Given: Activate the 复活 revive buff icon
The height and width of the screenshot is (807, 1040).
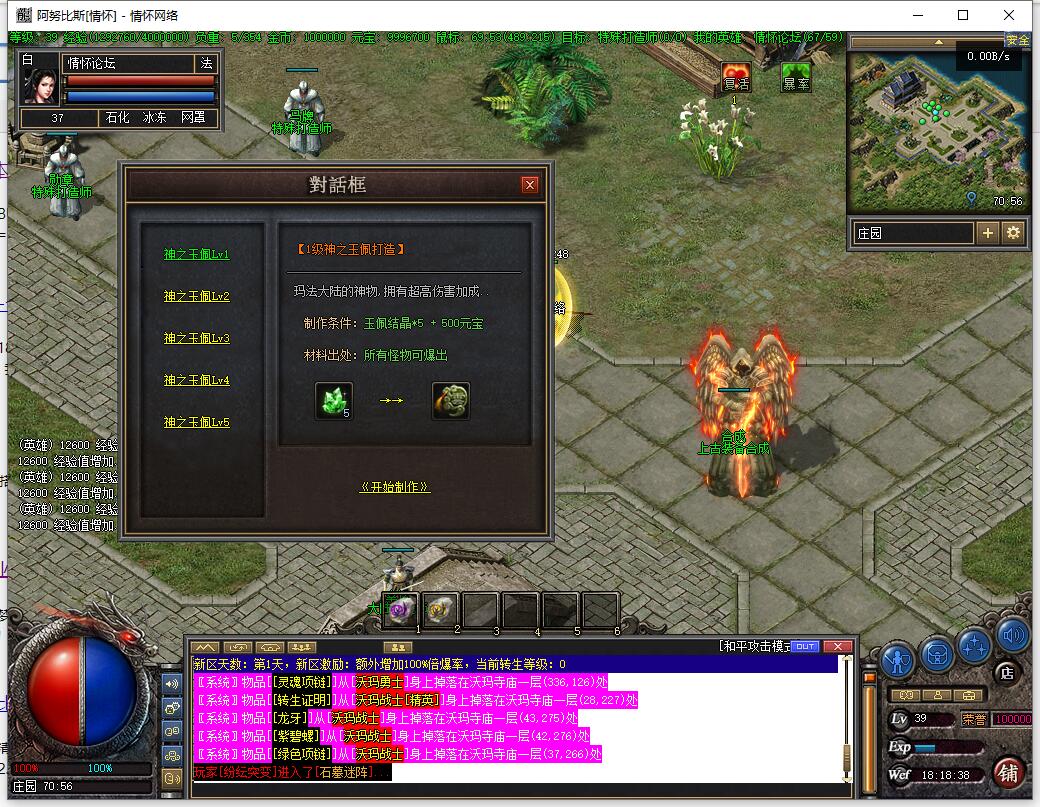Looking at the screenshot, I should (736, 78).
